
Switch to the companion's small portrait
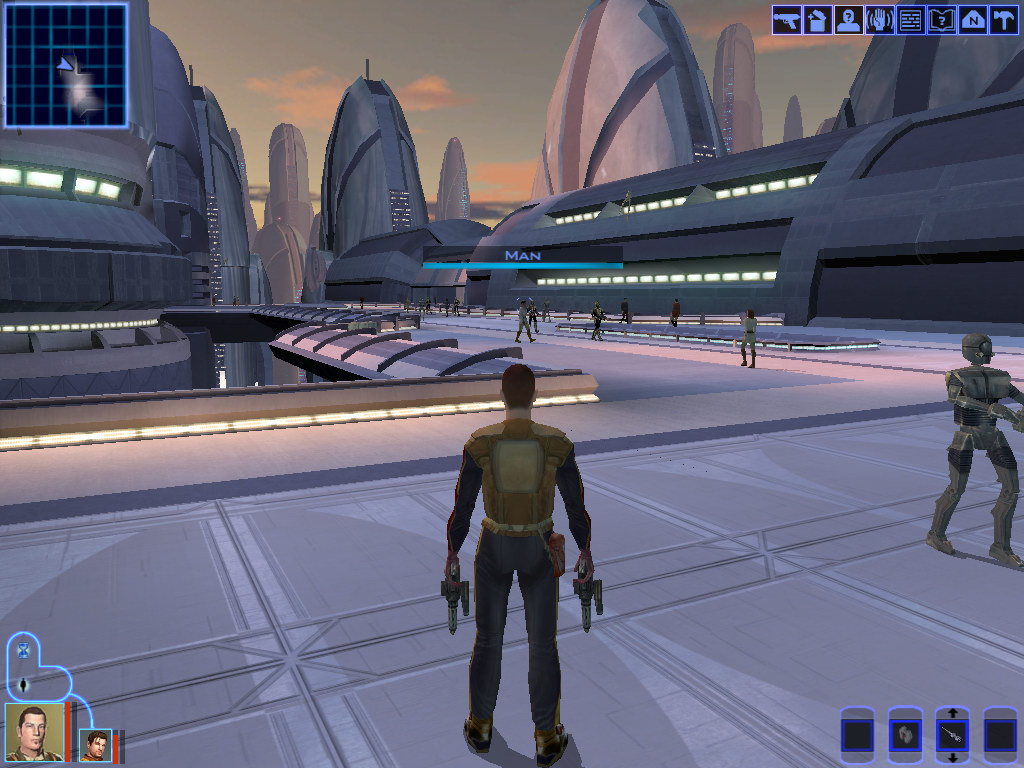[x=95, y=745]
